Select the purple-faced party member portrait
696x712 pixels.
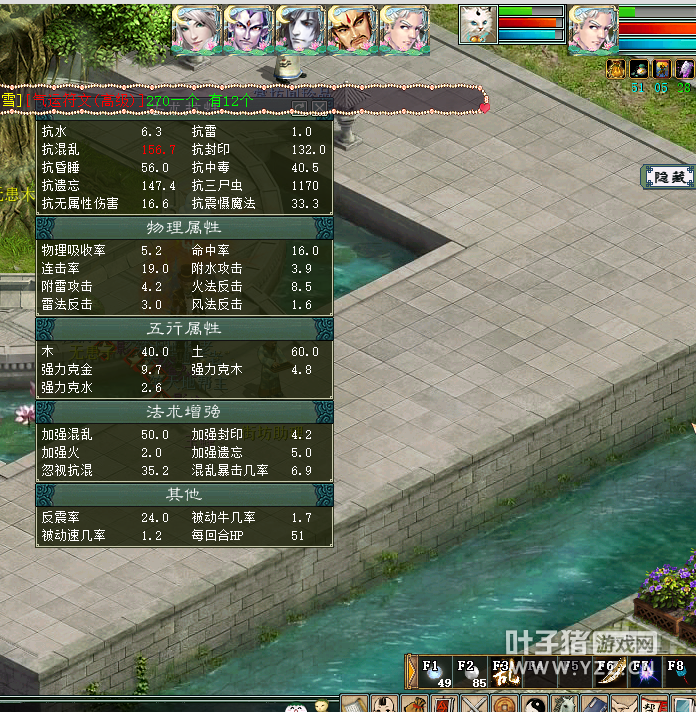pos(248,30)
